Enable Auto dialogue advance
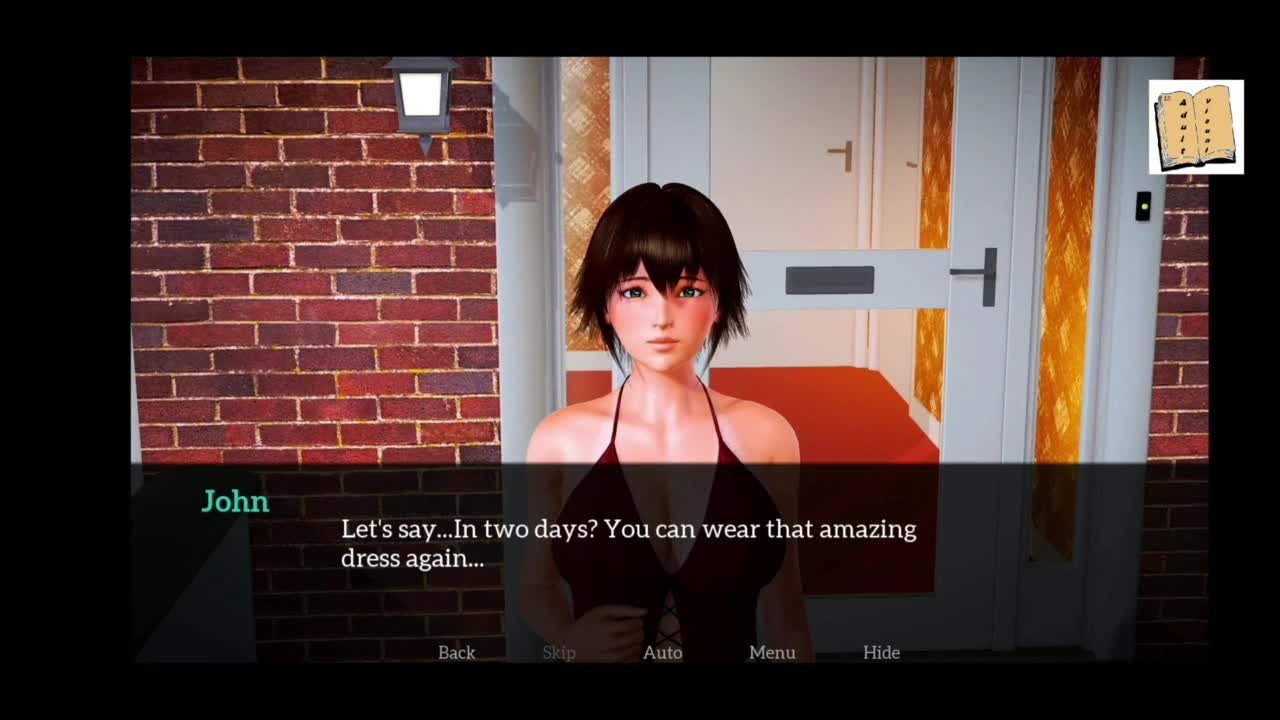Viewport: 1280px width, 720px height. (662, 652)
